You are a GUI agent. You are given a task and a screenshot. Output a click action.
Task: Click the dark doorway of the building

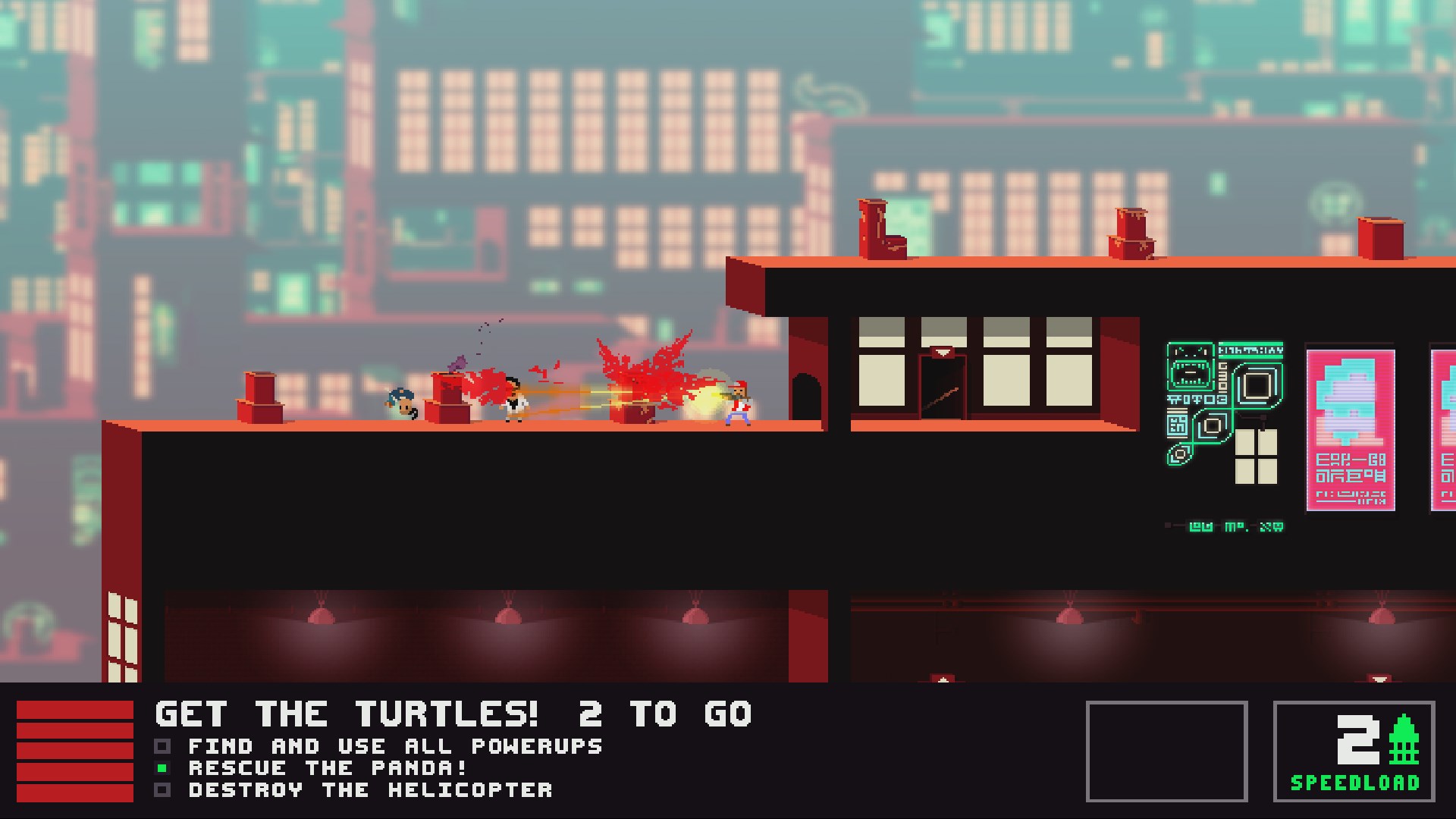coord(940,387)
